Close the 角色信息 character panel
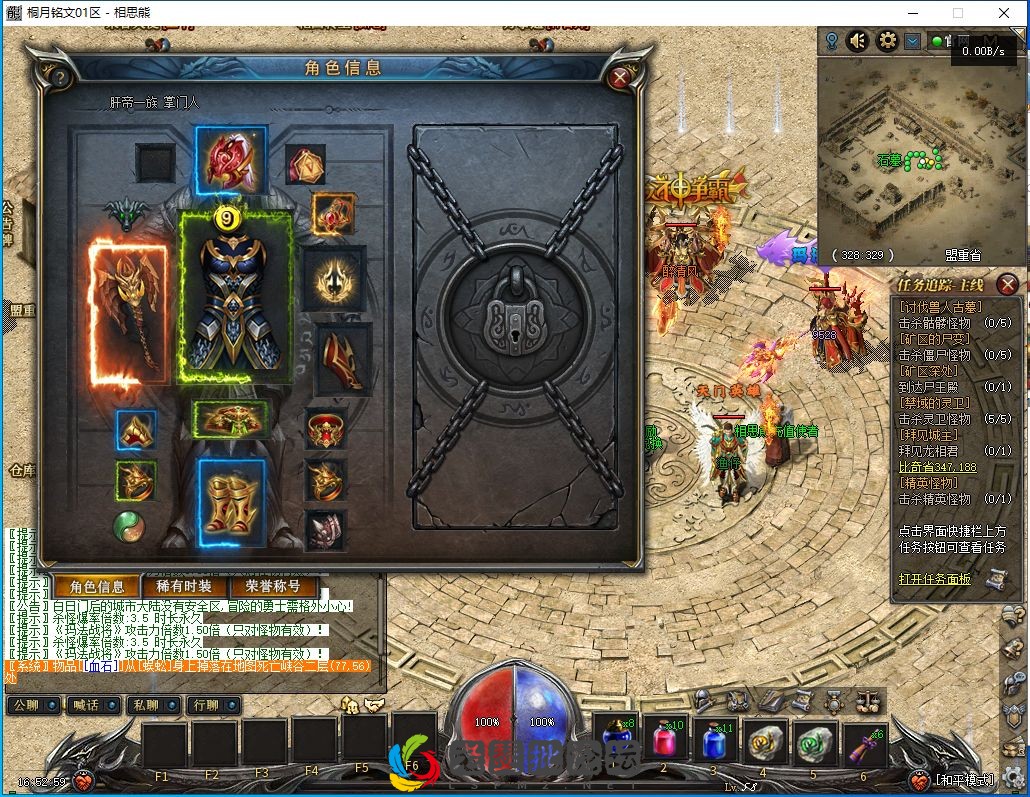This screenshot has width=1030, height=797. pos(620,76)
